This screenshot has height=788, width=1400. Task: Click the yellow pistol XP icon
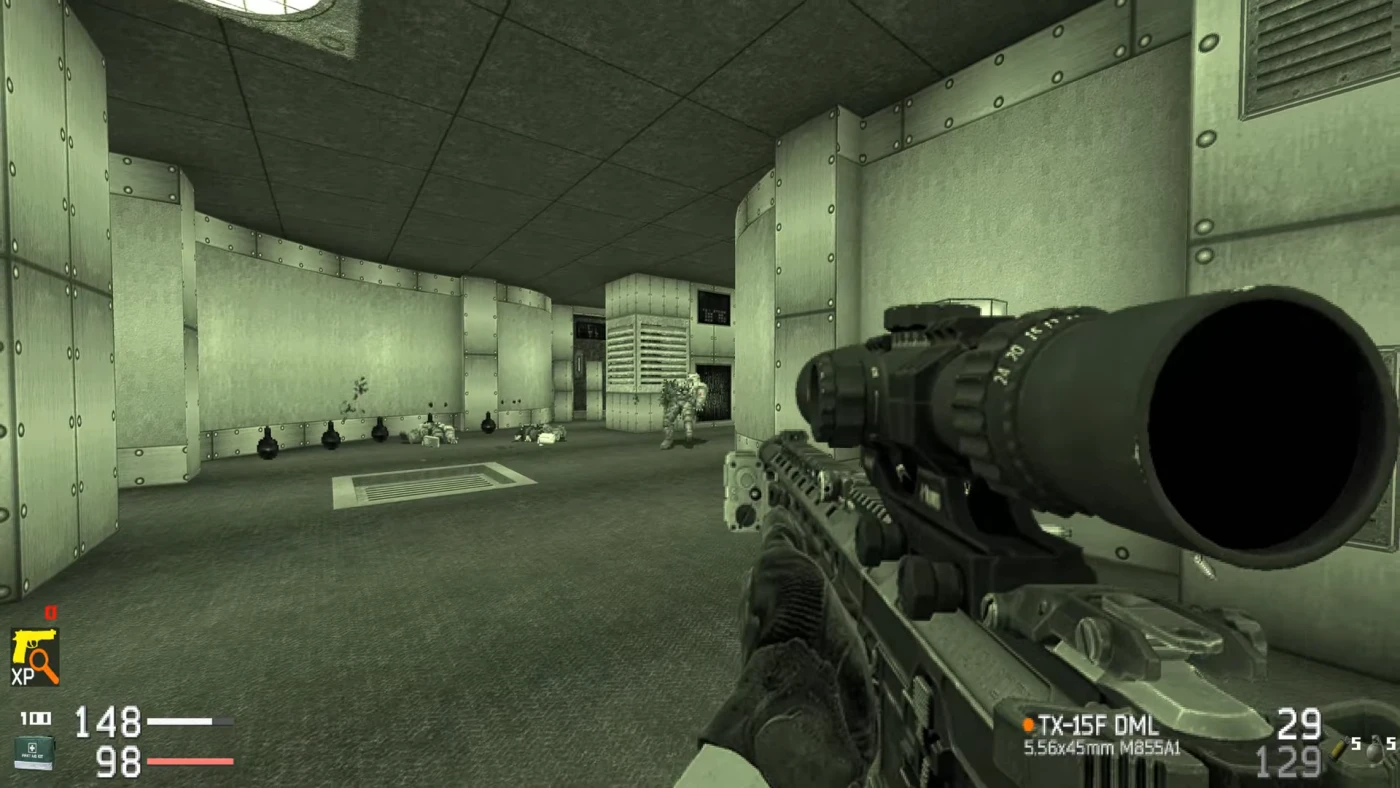pos(35,655)
